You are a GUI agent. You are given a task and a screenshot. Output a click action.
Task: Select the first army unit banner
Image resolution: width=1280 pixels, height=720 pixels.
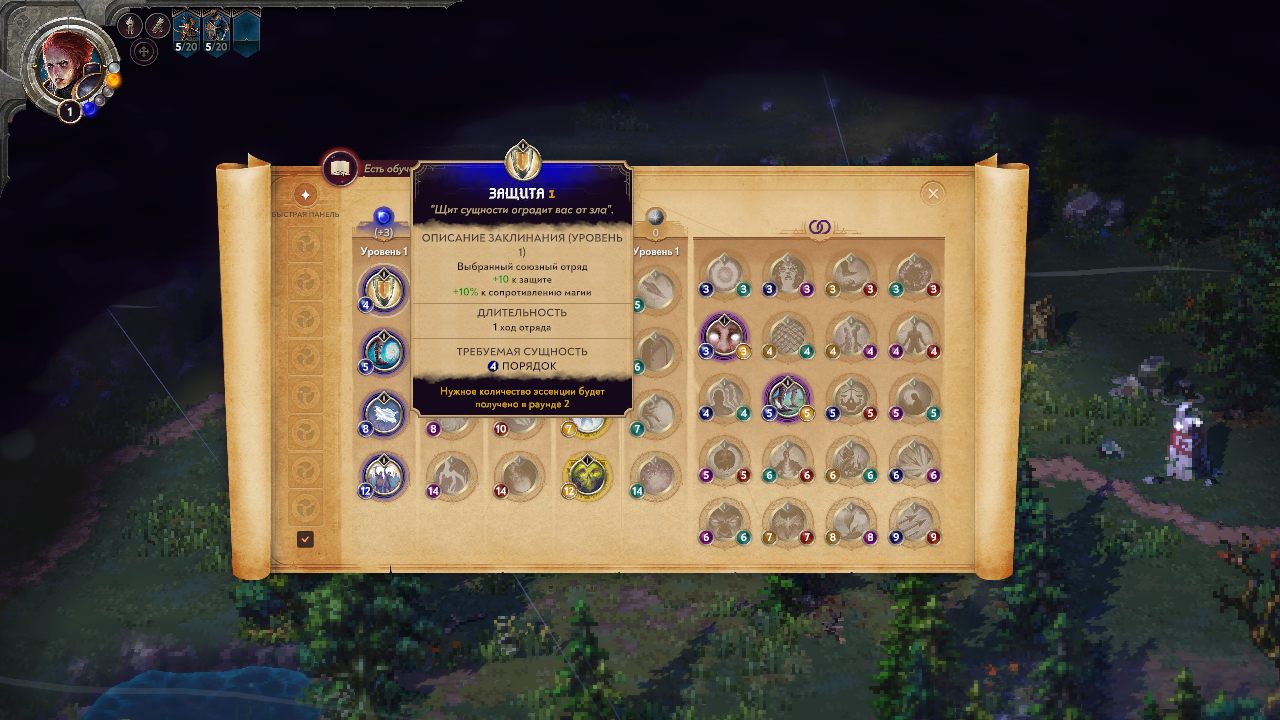[x=187, y=30]
